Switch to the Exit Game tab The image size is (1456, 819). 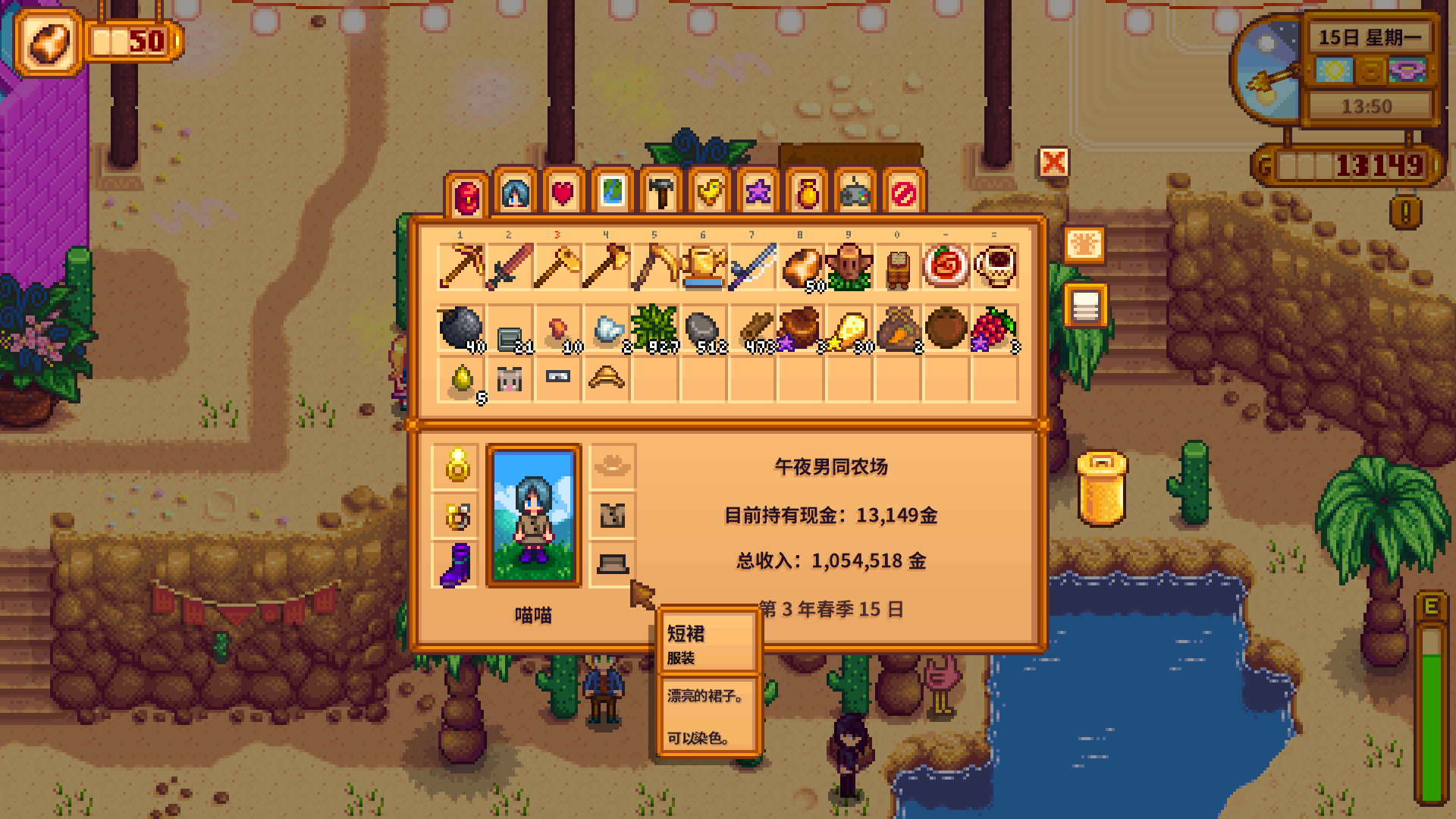click(904, 193)
